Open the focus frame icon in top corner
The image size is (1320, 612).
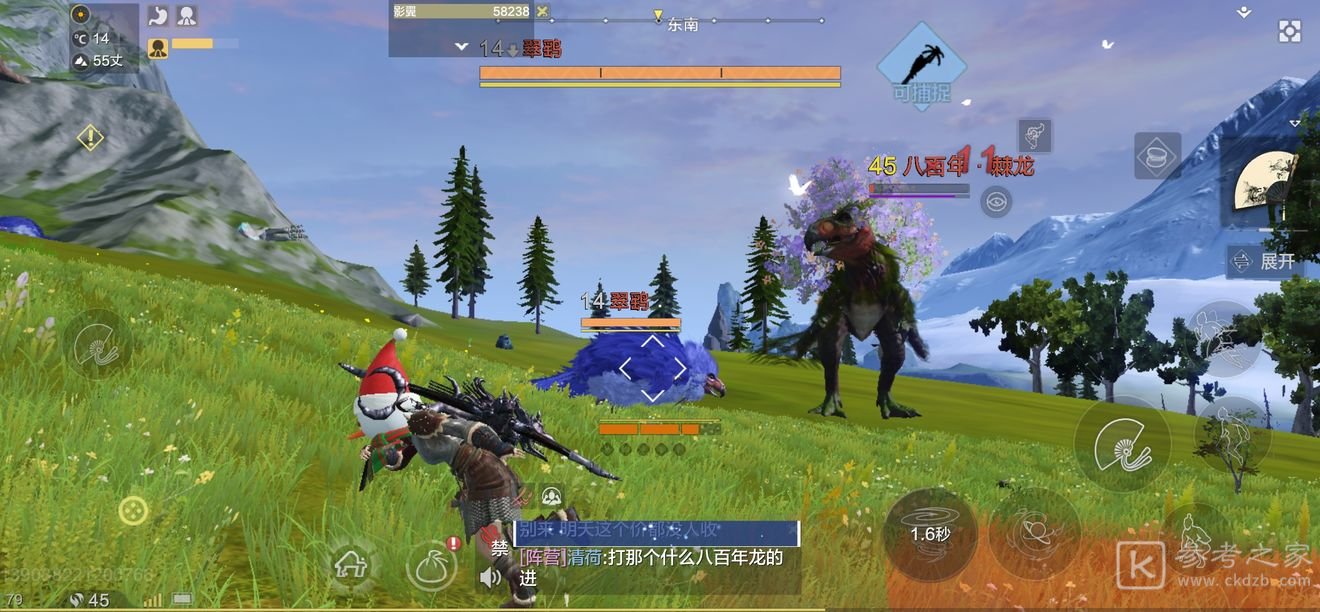coord(1289,31)
